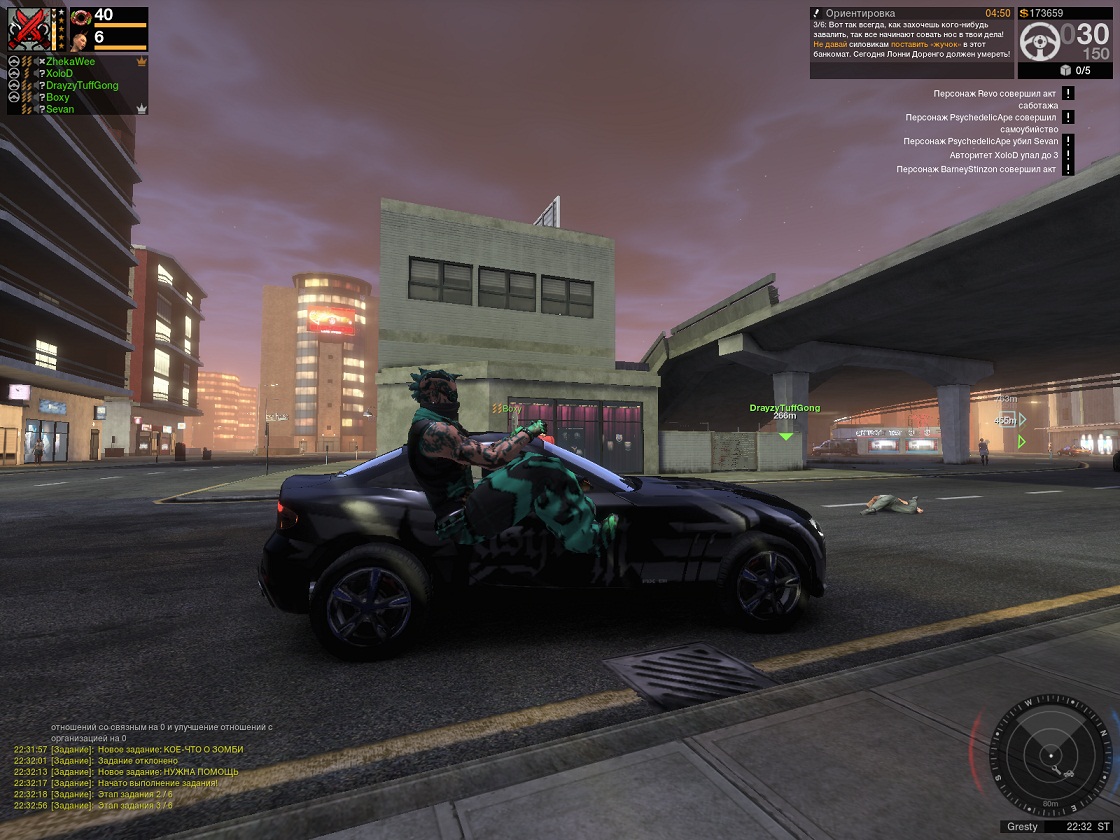The image size is (1120, 840).
Task: Select Sevan in the team list
Action: (59, 109)
